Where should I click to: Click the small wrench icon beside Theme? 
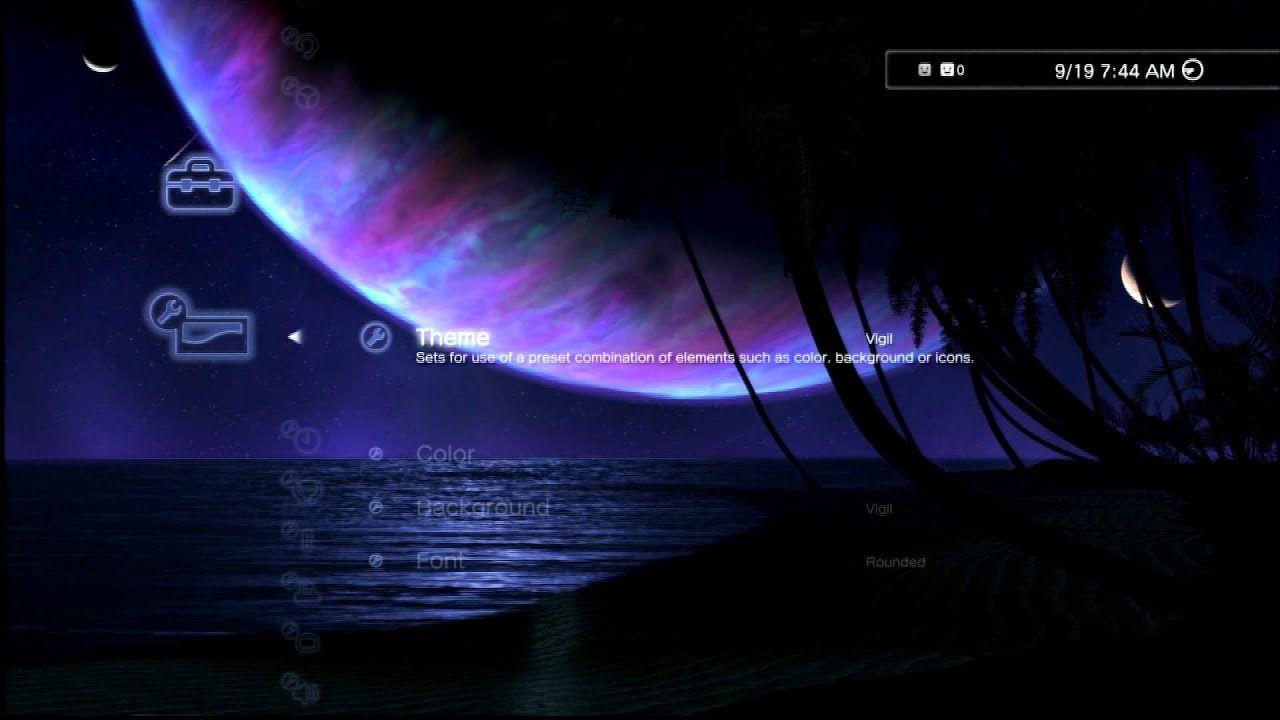pyautogui.click(x=376, y=339)
